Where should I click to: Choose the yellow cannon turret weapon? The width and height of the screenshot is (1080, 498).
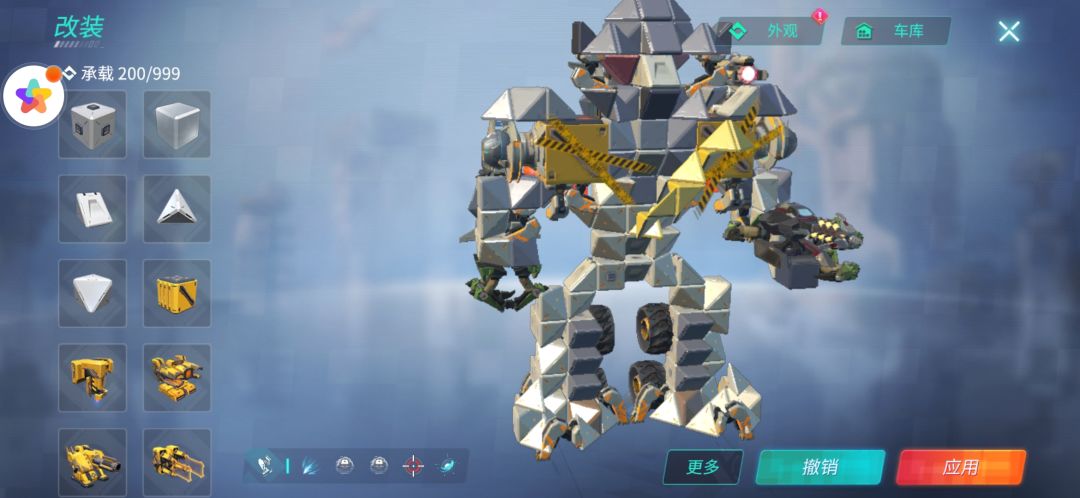pos(92,460)
